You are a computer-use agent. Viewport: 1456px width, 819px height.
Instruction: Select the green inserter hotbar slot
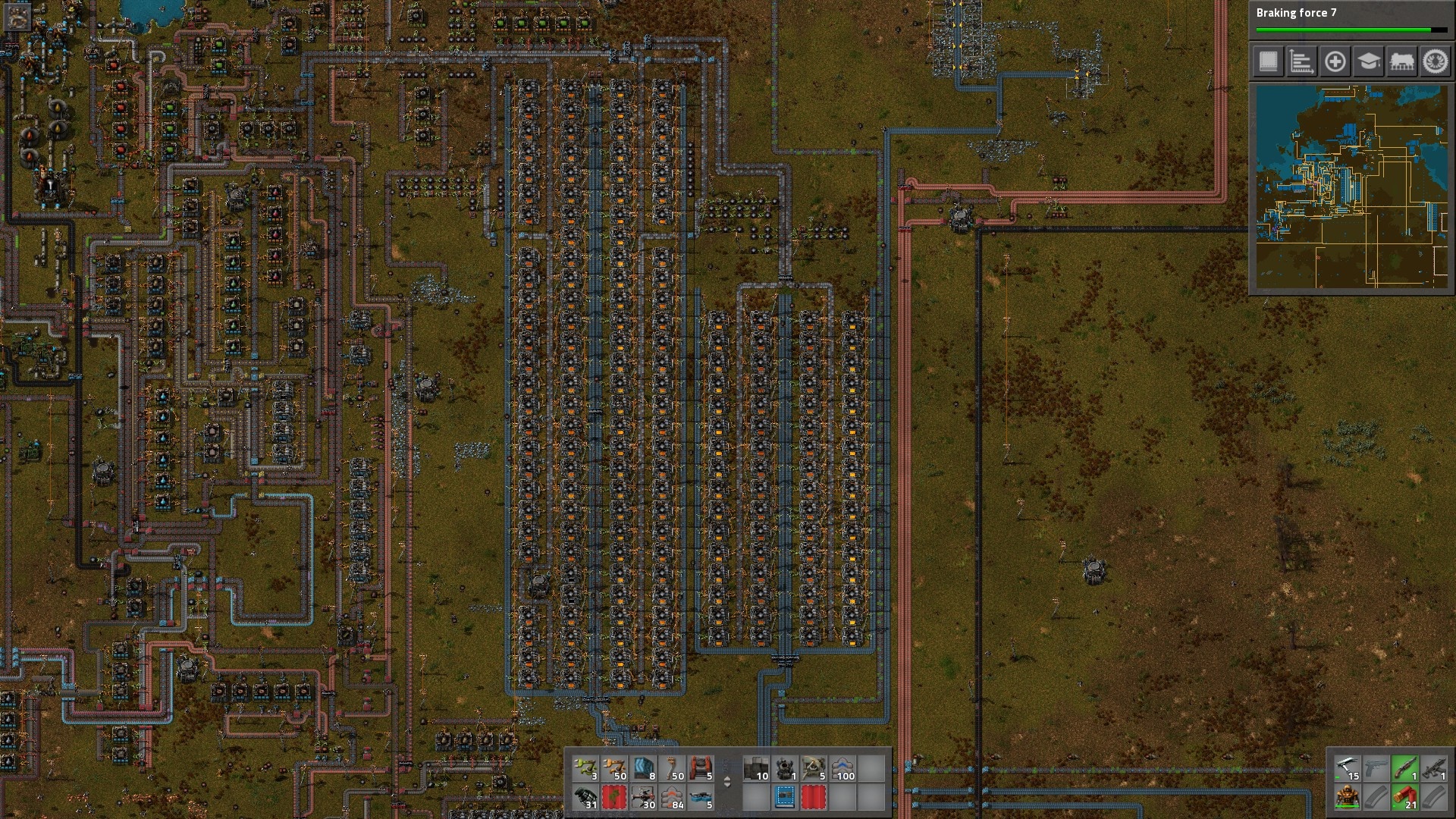pos(585,768)
